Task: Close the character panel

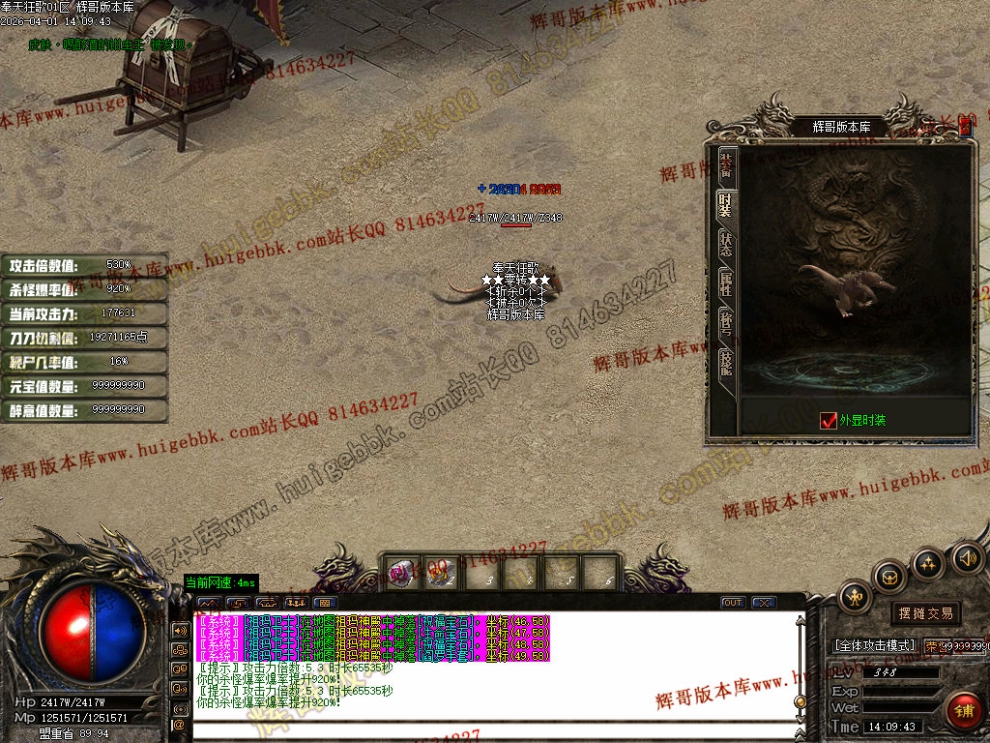Action: (x=965, y=126)
